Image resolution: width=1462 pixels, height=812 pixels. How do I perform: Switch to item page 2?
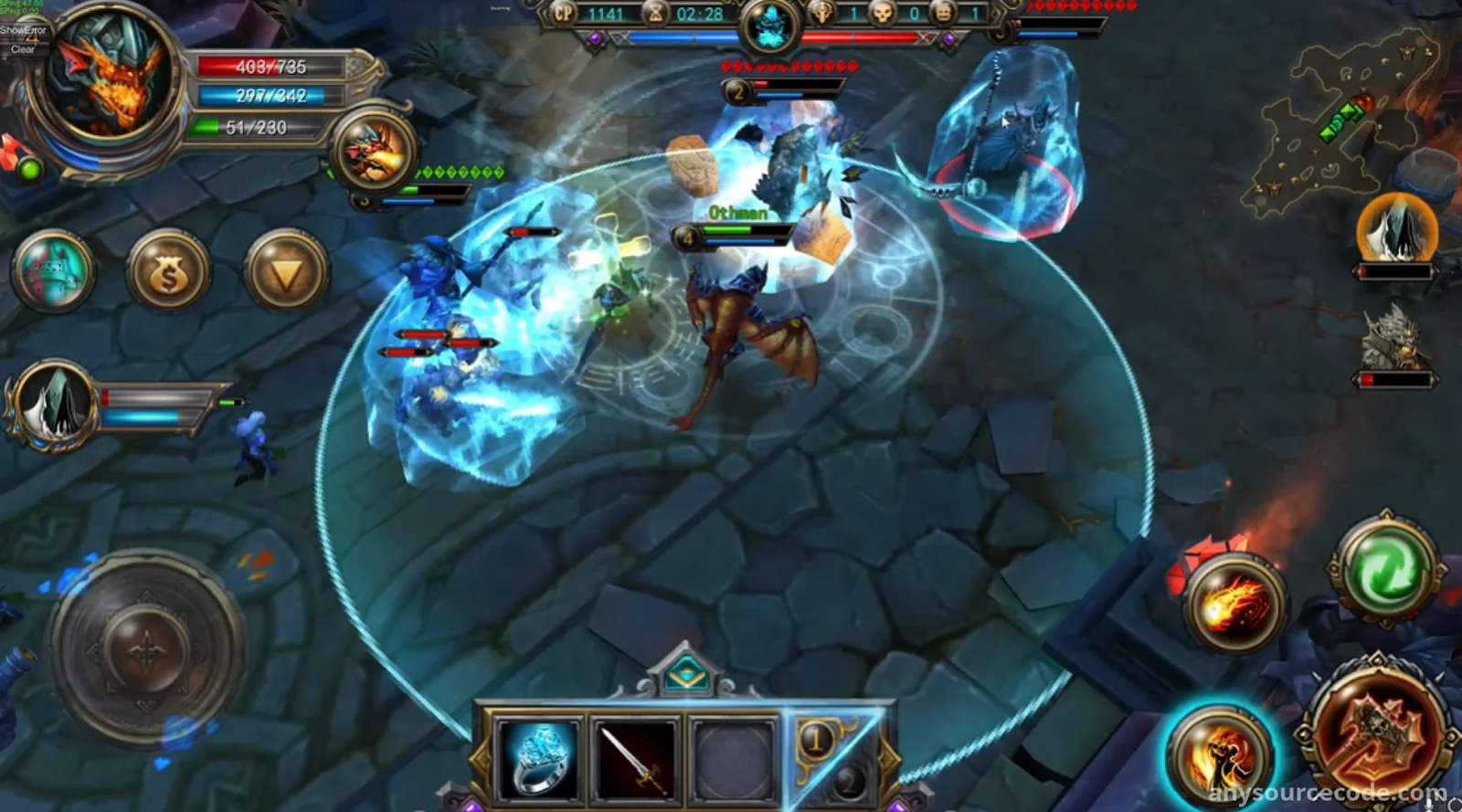850,779
